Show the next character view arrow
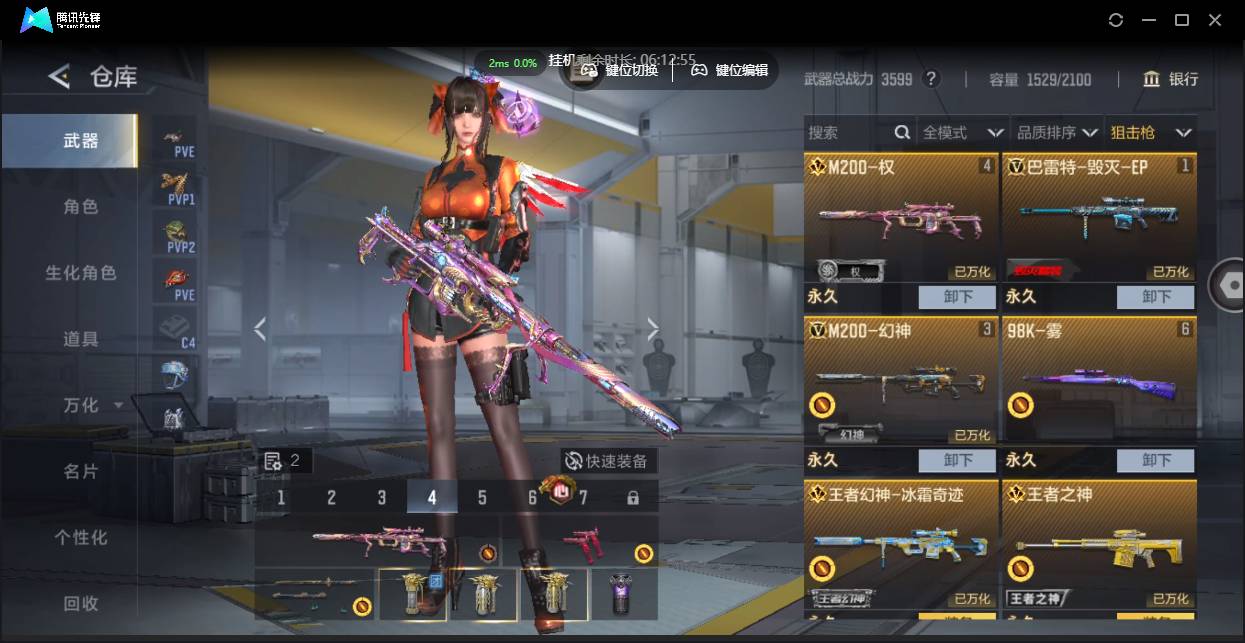 (x=653, y=329)
